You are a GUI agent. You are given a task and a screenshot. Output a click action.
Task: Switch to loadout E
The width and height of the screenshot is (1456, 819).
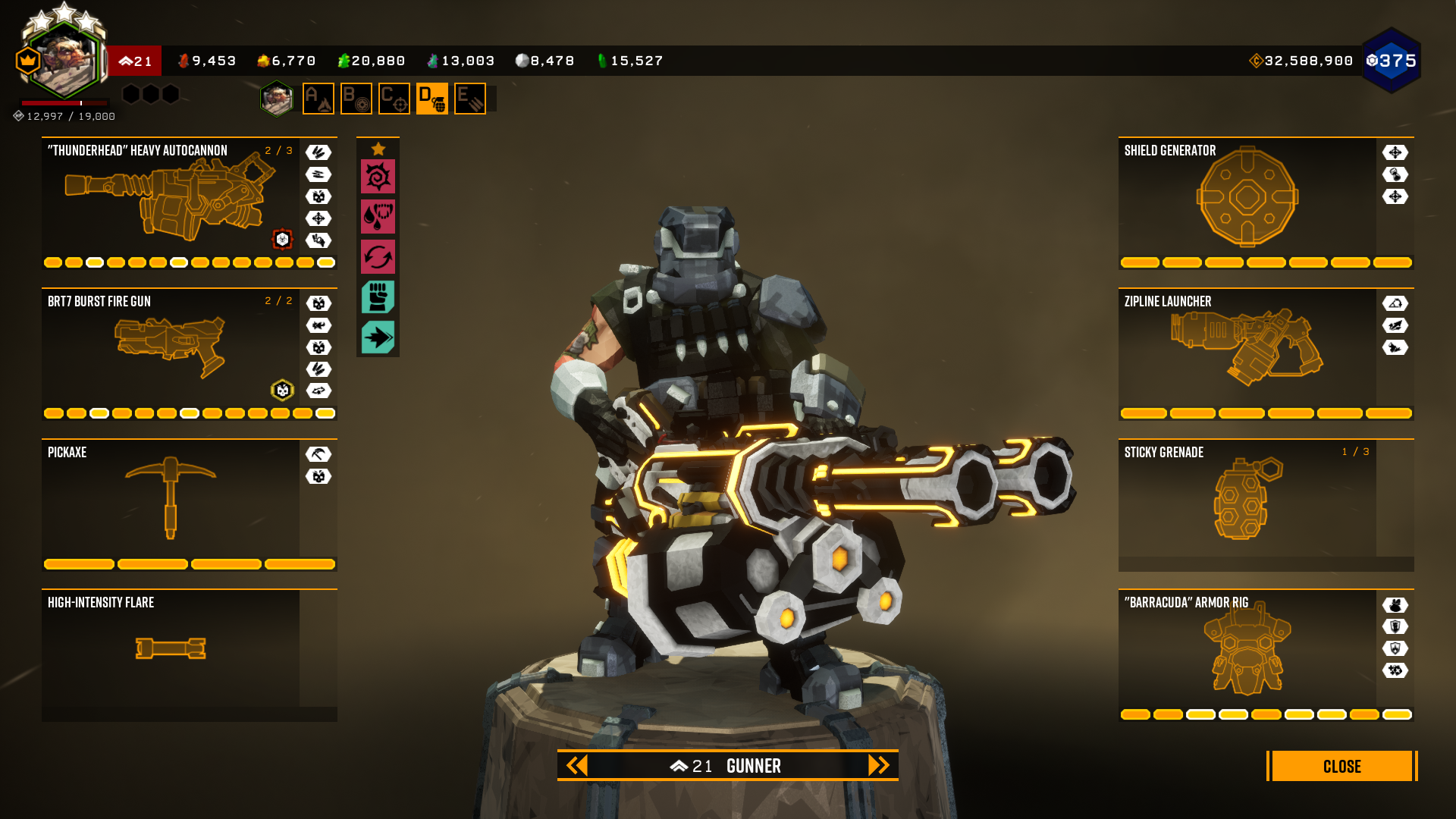pos(470,99)
